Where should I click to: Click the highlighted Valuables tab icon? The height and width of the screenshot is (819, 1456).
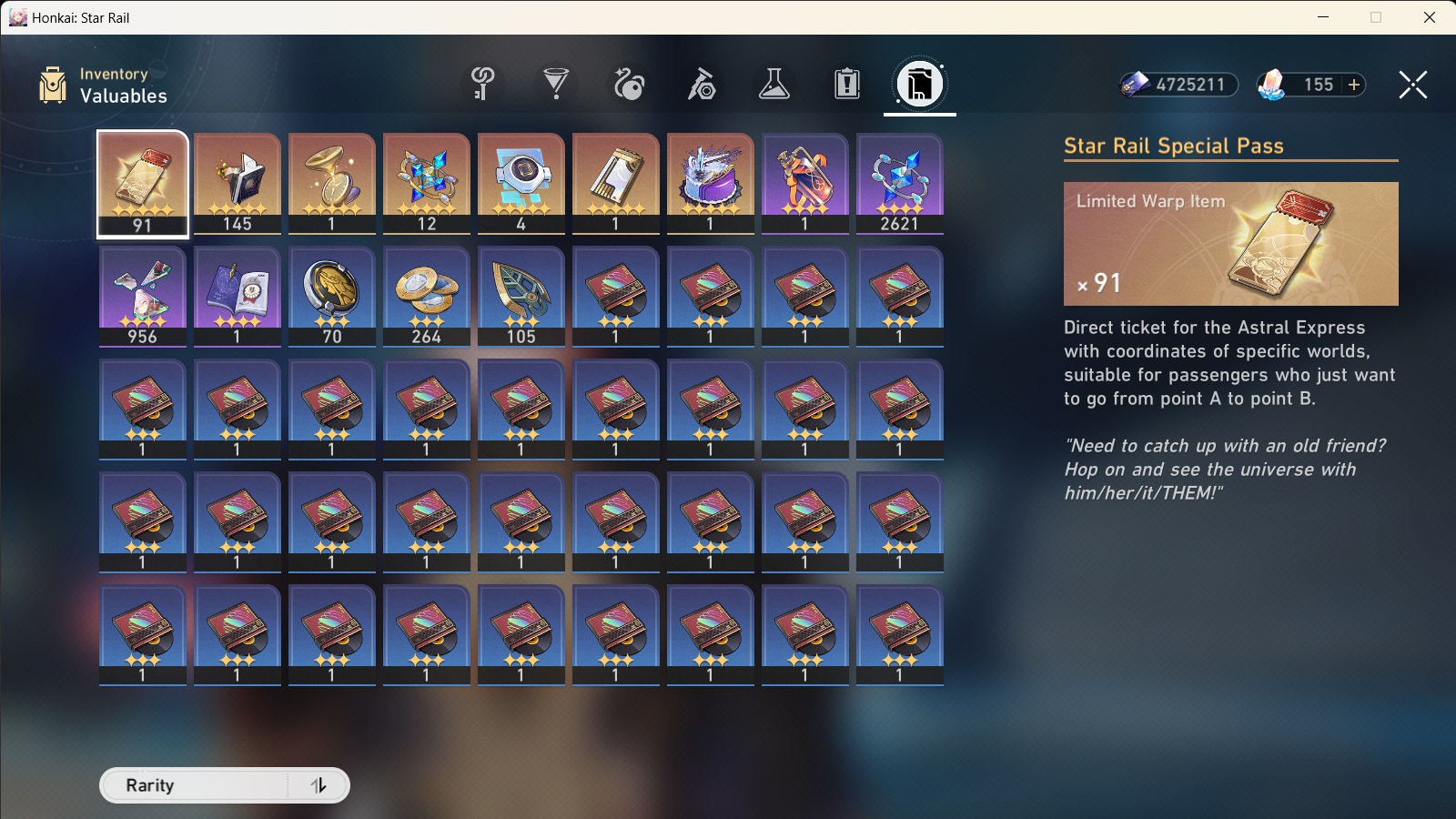919,84
